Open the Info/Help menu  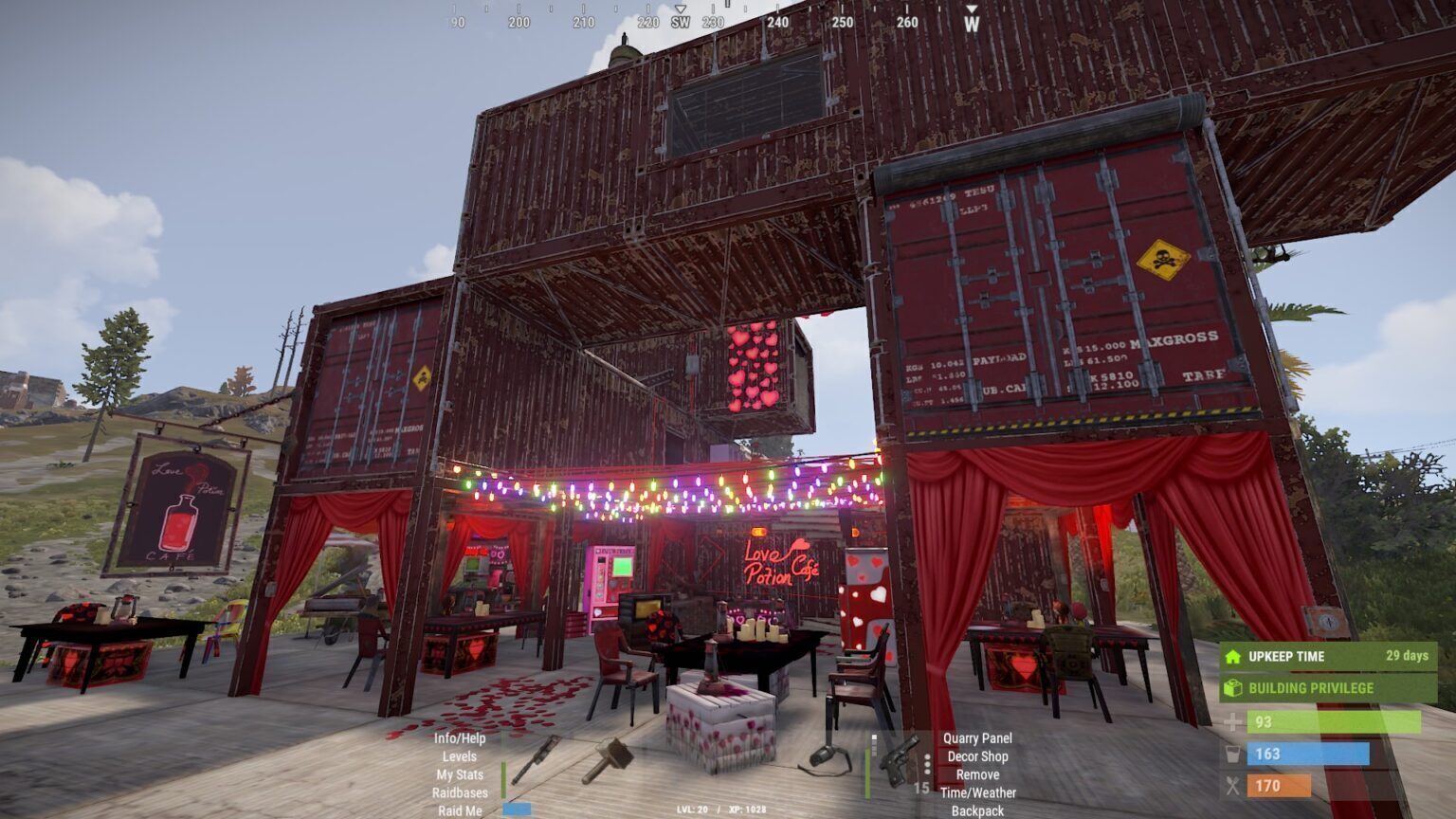[460, 738]
